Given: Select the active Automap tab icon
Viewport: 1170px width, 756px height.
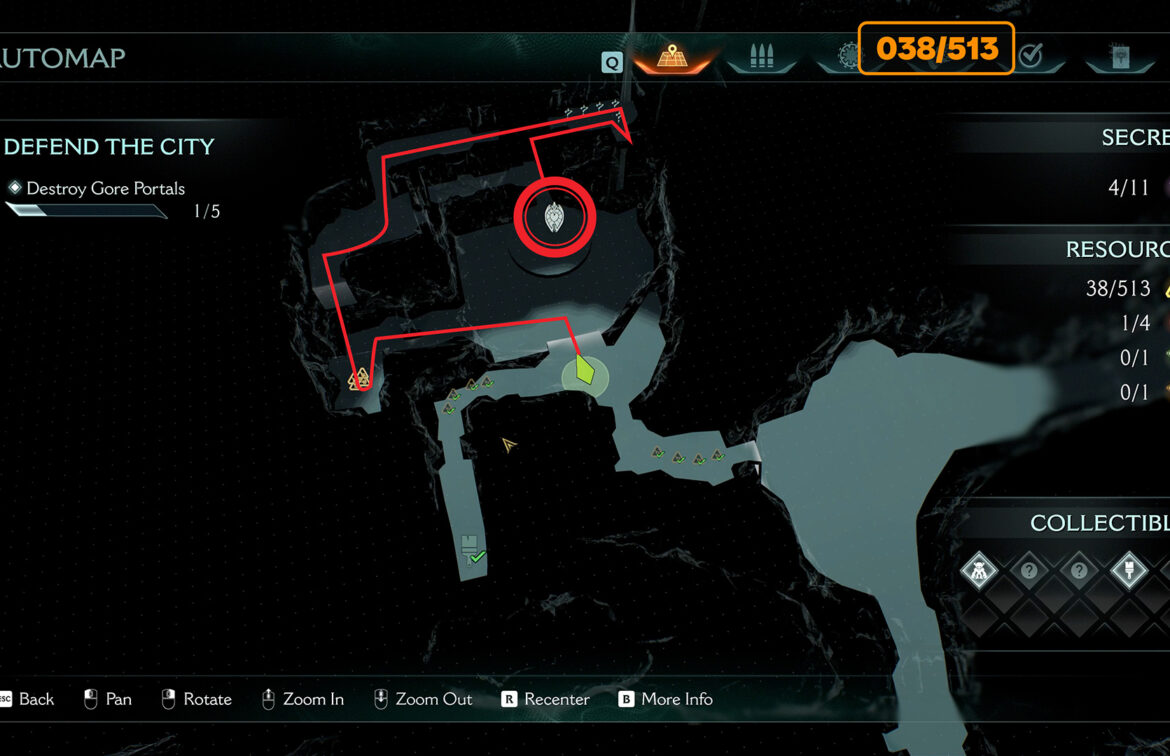Looking at the screenshot, I should (671, 56).
